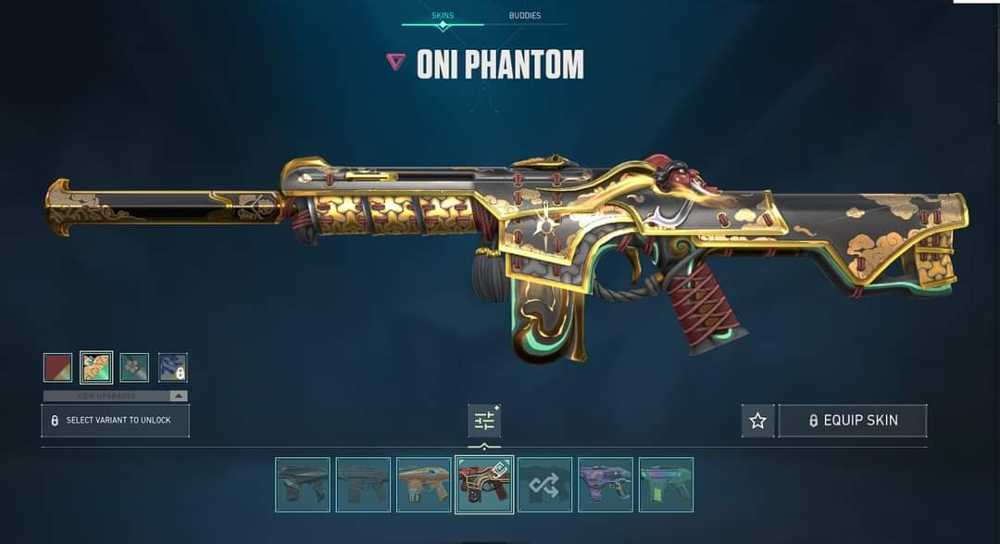Select the purple Phantom skin thumbnail
This screenshot has width=1000, height=544.
pyautogui.click(x=605, y=484)
